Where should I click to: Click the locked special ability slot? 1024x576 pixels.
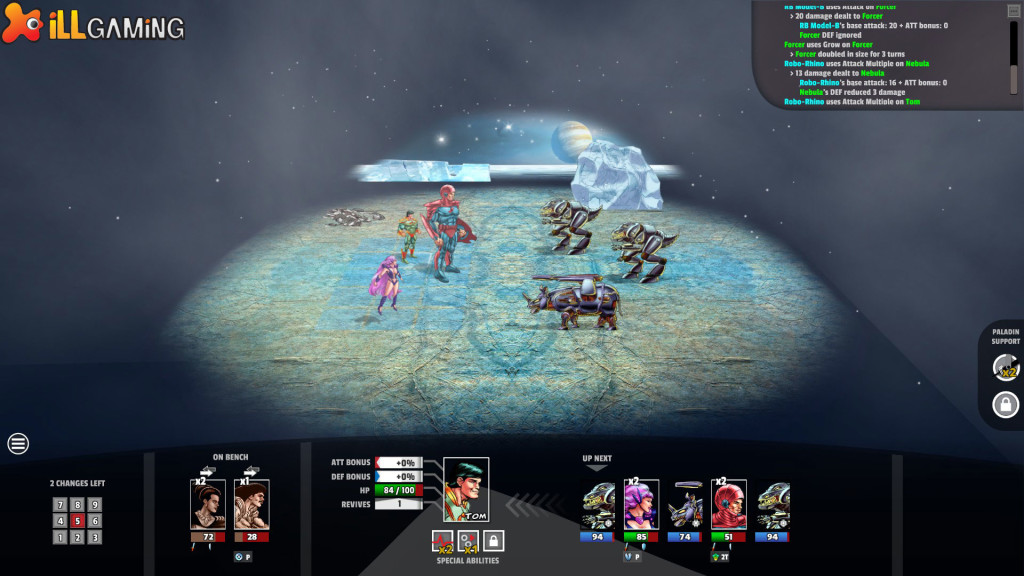coord(494,541)
